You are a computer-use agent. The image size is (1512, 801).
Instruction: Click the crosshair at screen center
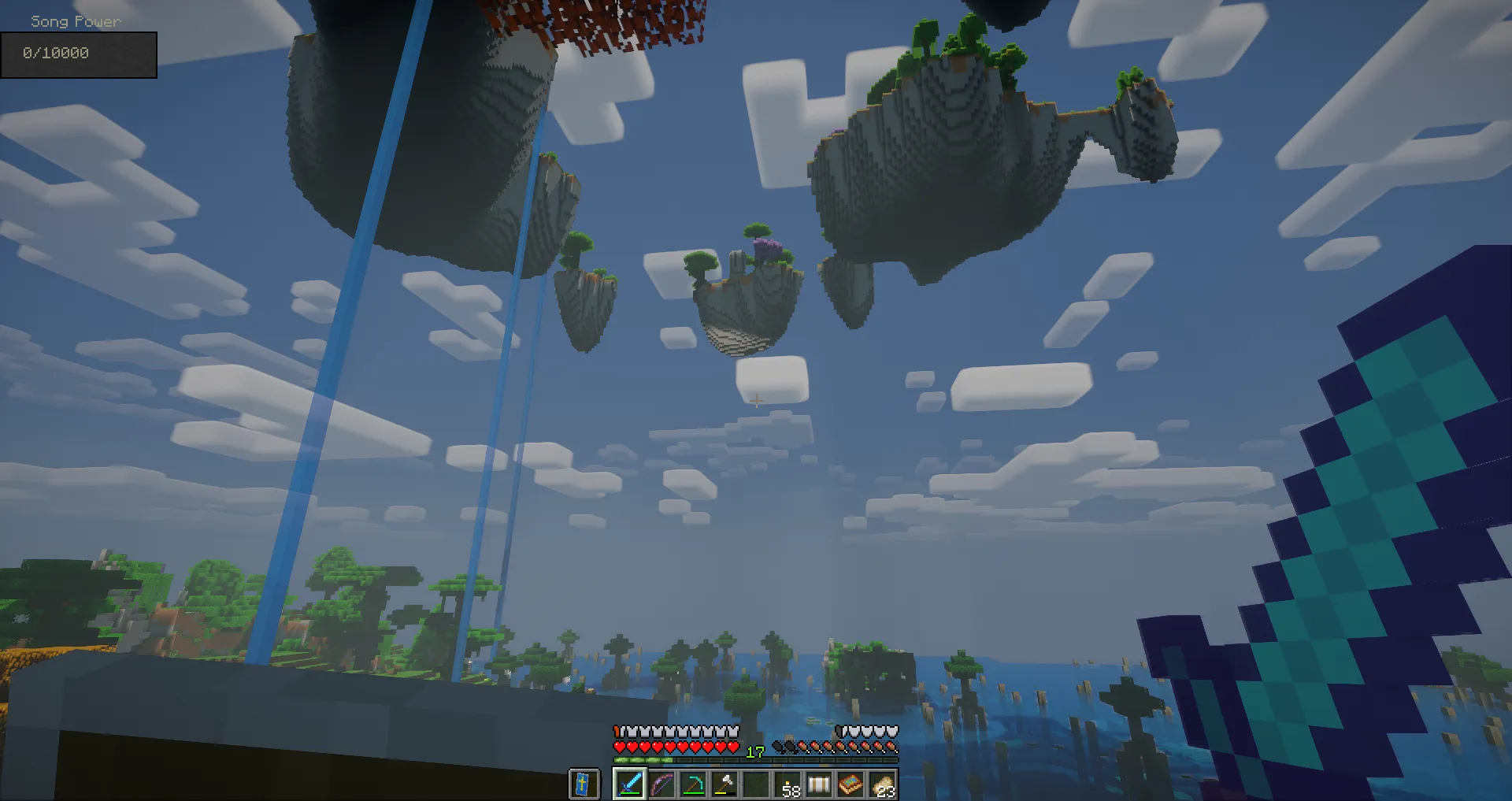756,400
